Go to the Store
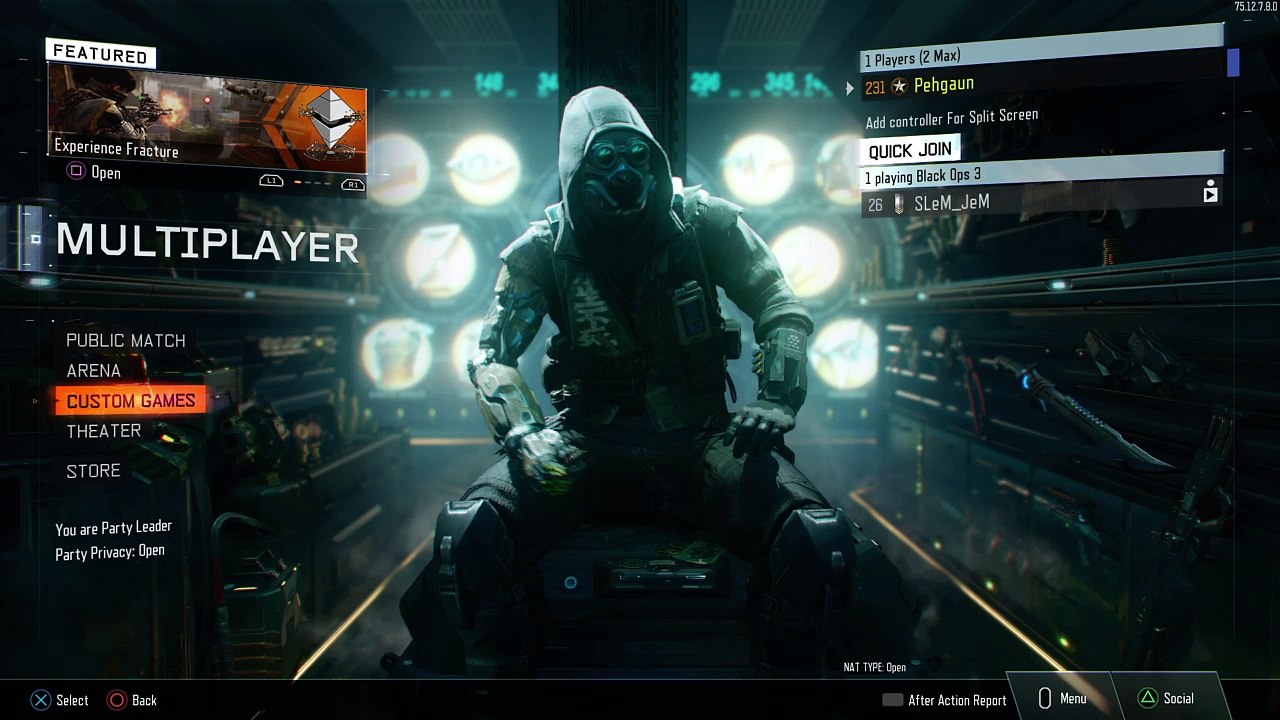Screen dimensions: 1280x720 [93, 471]
